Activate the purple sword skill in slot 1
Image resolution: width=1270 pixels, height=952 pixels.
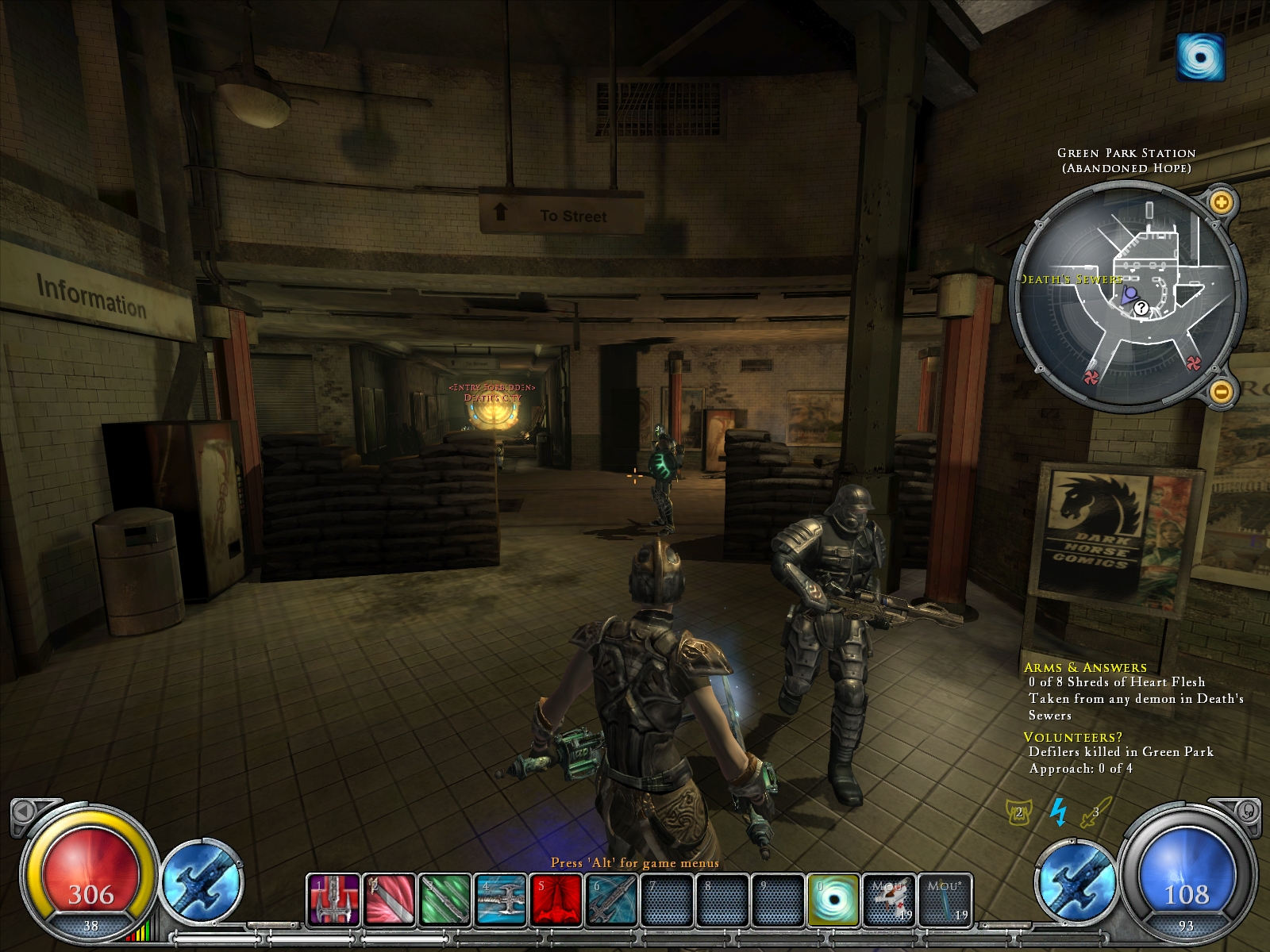pyautogui.click(x=334, y=900)
